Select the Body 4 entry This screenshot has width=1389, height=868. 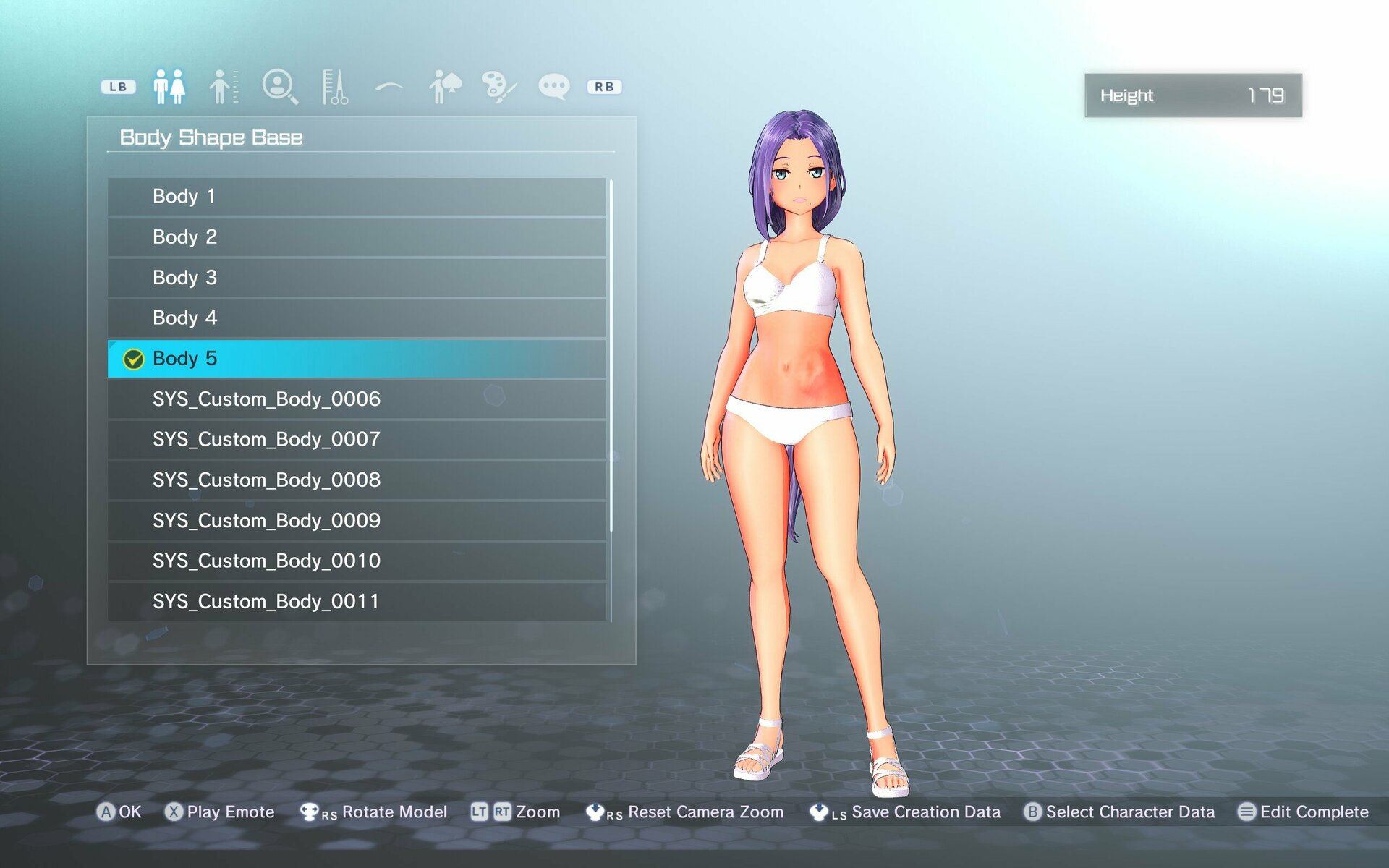357,318
